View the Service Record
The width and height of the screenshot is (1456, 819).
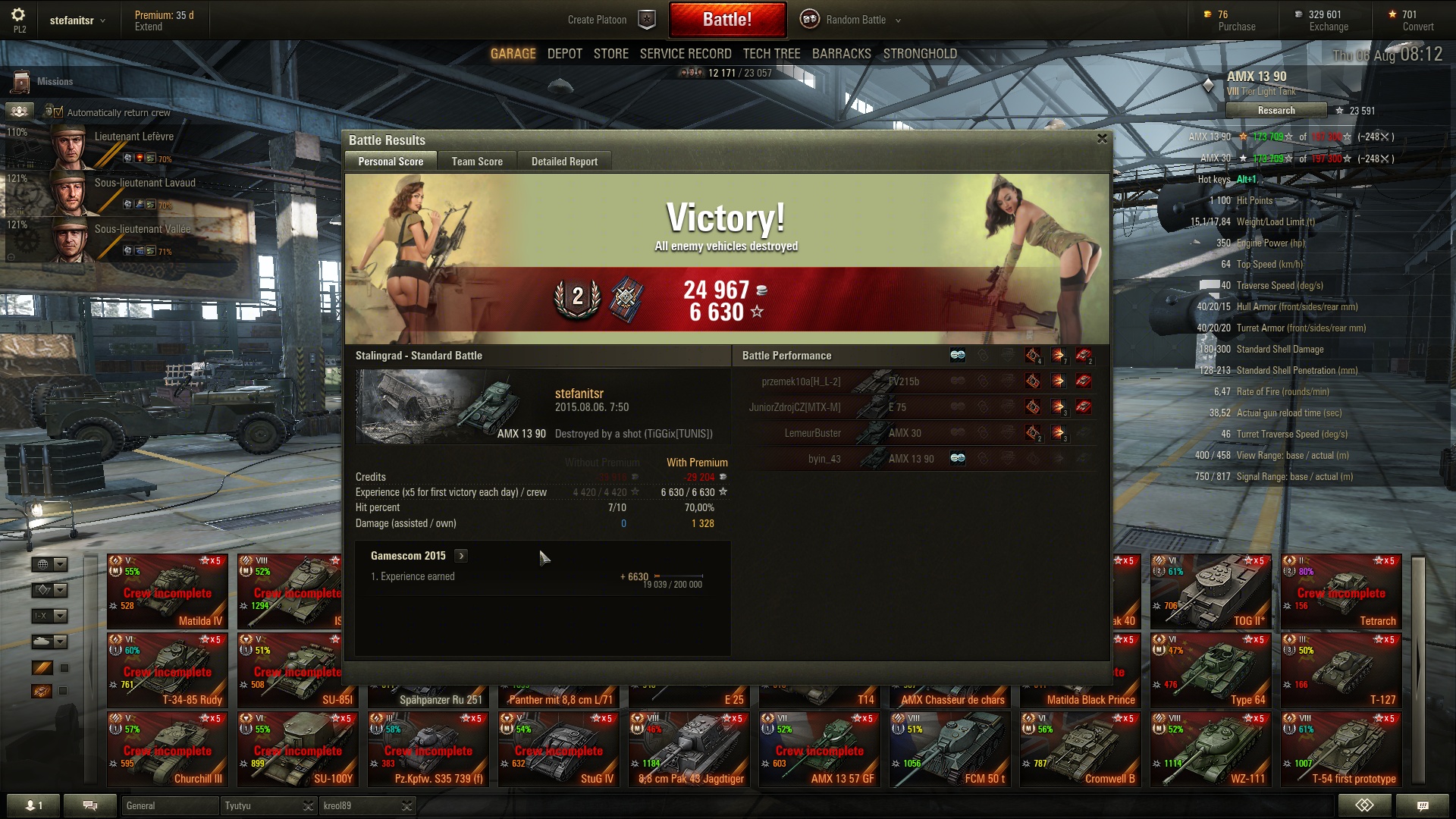pyautogui.click(x=685, y=54)
